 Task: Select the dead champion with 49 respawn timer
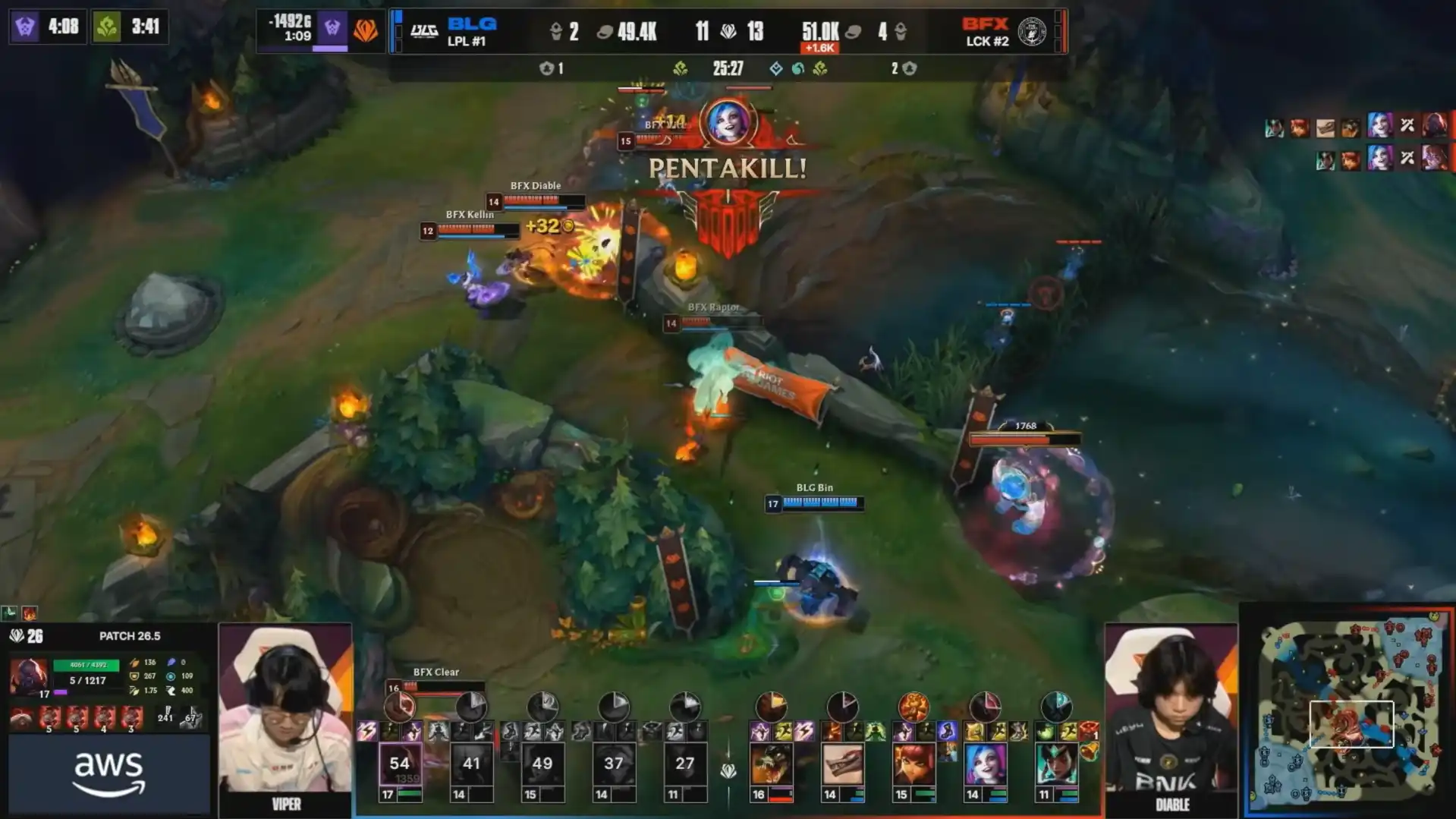pos(542,764)
